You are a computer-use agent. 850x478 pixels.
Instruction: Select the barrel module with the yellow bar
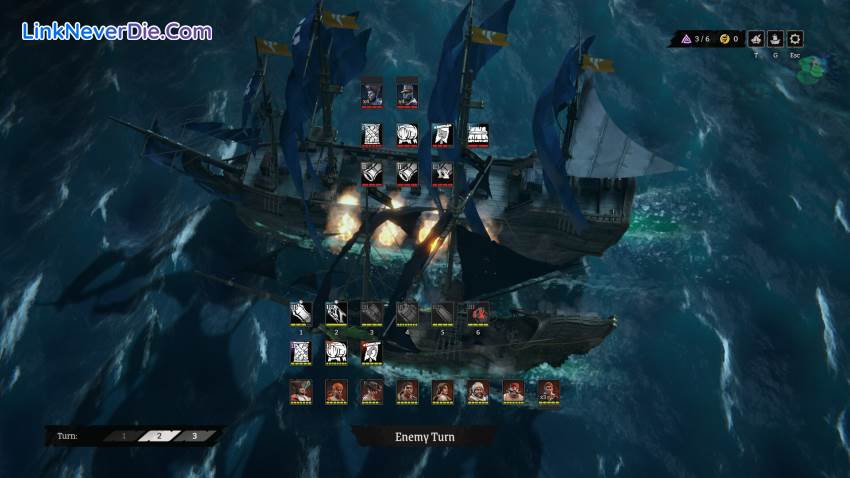pyautogui.click(x=336, y=352)
